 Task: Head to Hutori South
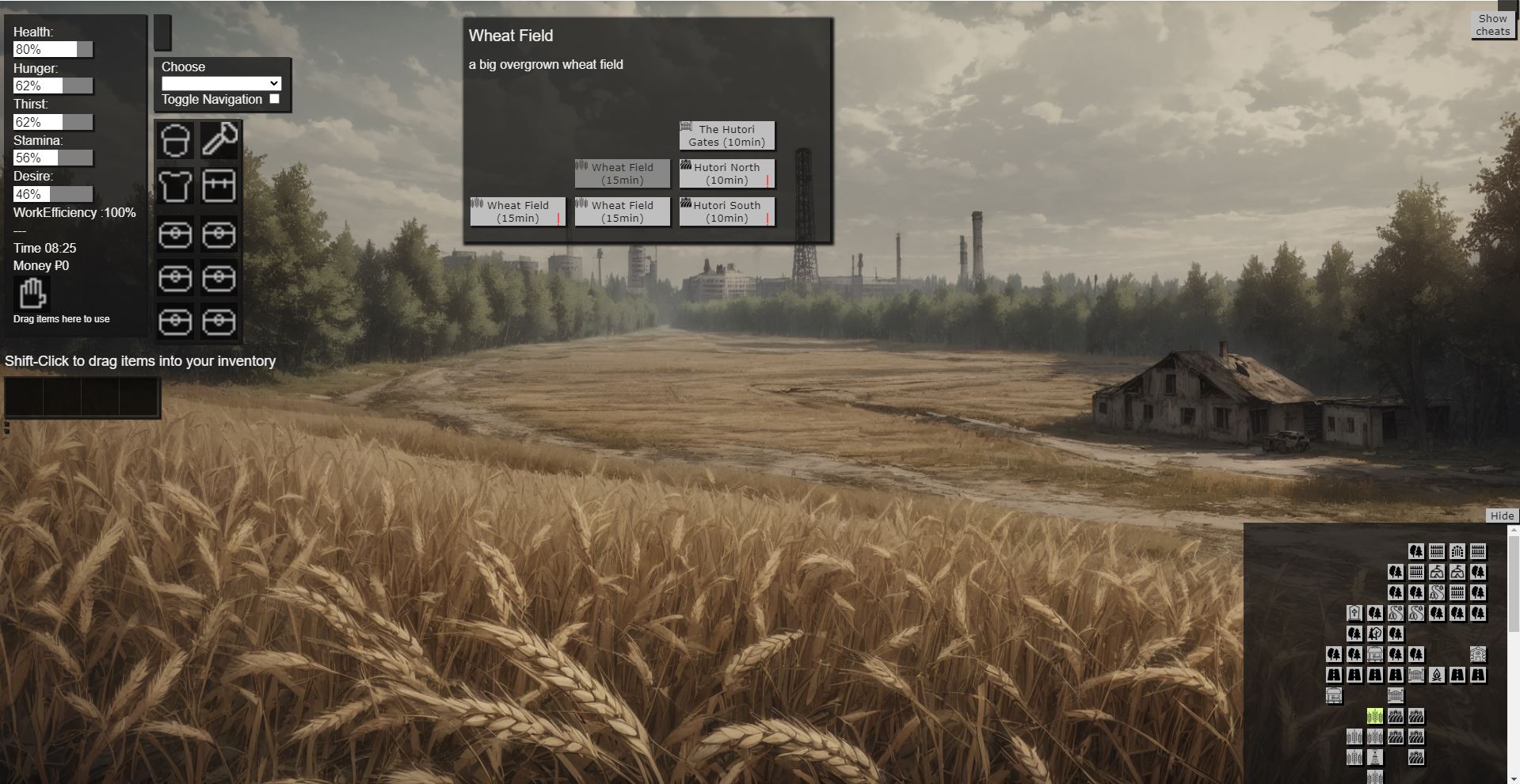726,211
